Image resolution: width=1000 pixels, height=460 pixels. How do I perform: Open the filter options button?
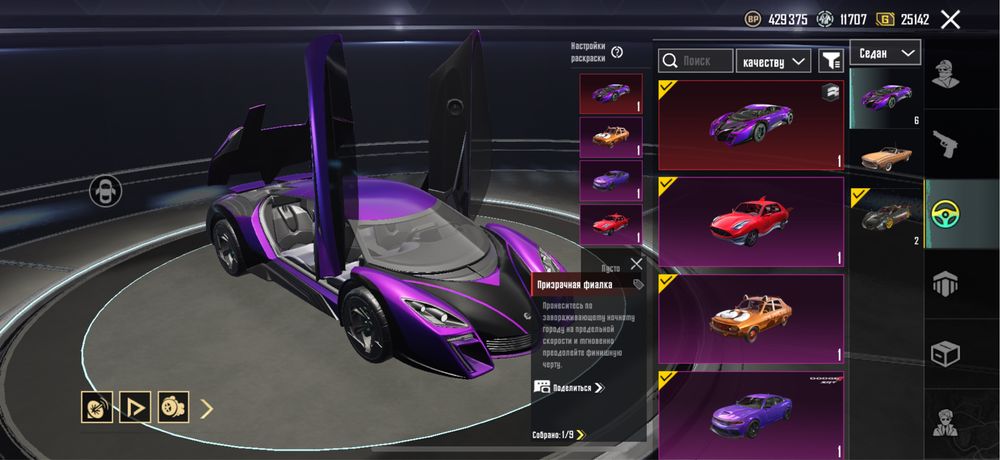831,61
